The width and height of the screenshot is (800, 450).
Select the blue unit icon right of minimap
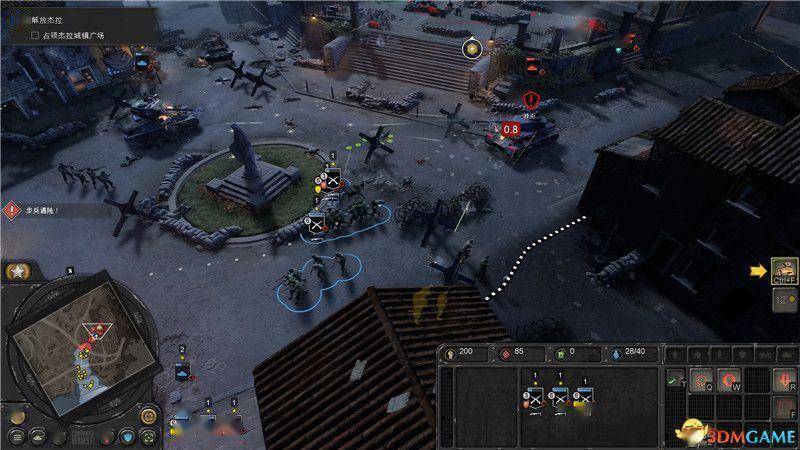click(181, 371)
